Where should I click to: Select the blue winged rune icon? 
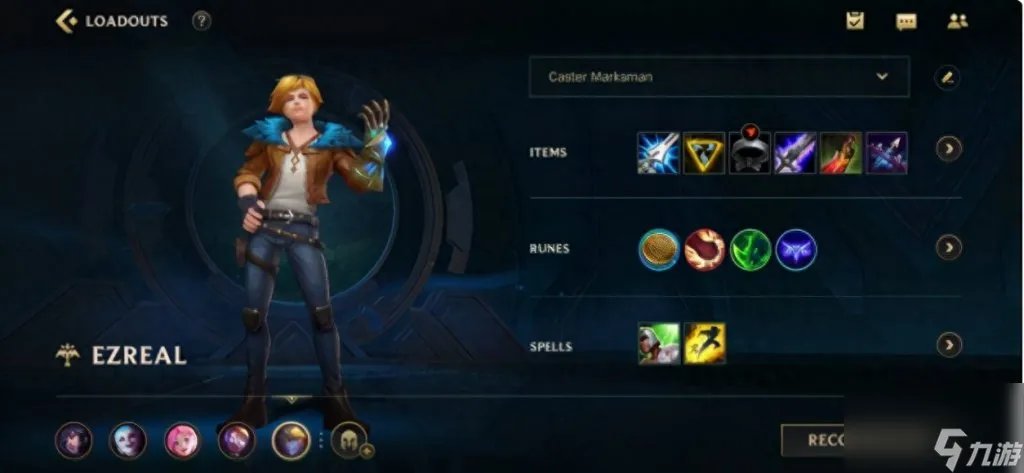point(796,250)
